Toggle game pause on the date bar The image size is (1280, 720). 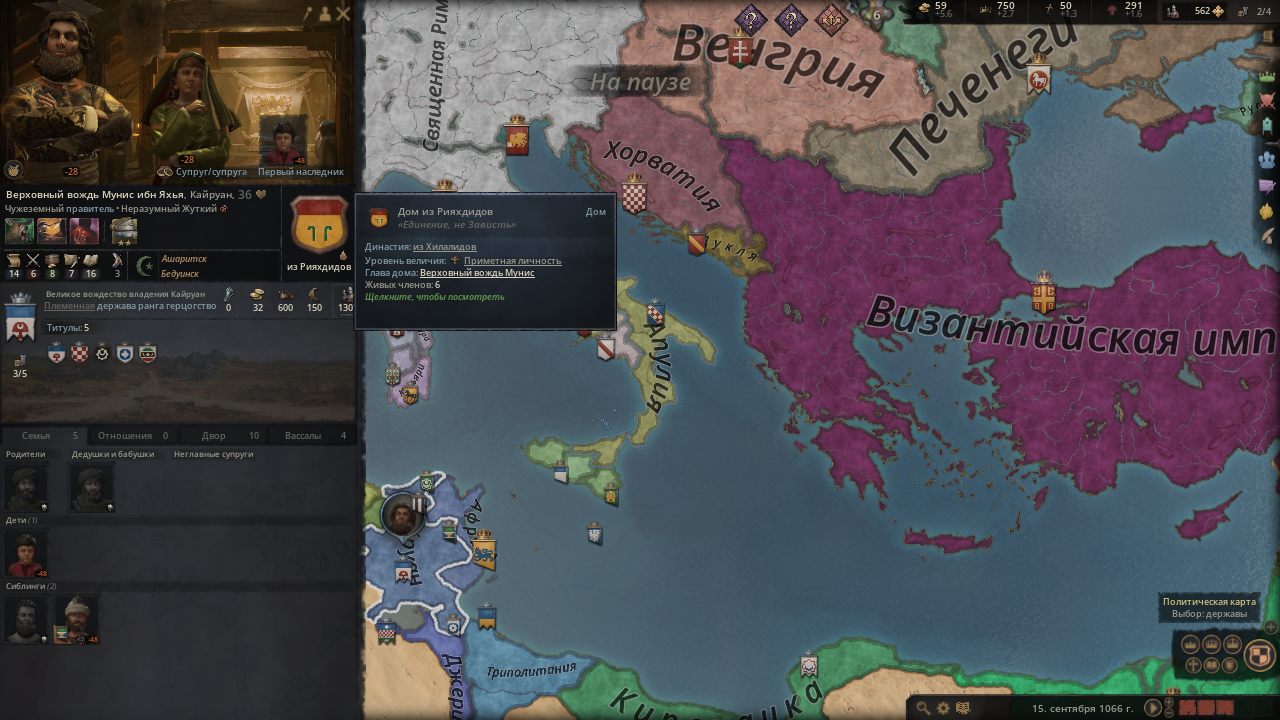click(x=1152, y=708)
